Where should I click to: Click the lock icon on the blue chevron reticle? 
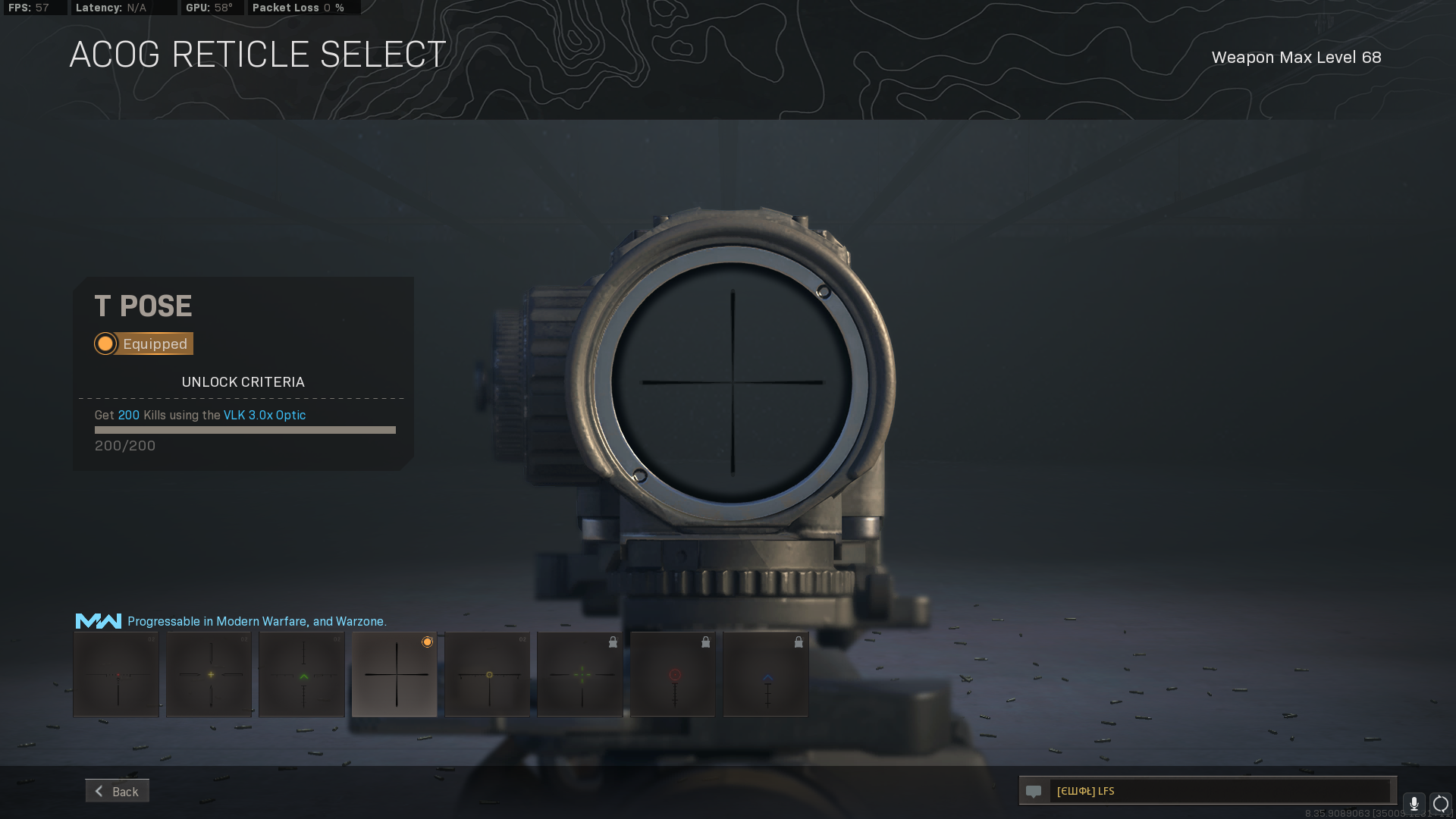click(798, 642)
